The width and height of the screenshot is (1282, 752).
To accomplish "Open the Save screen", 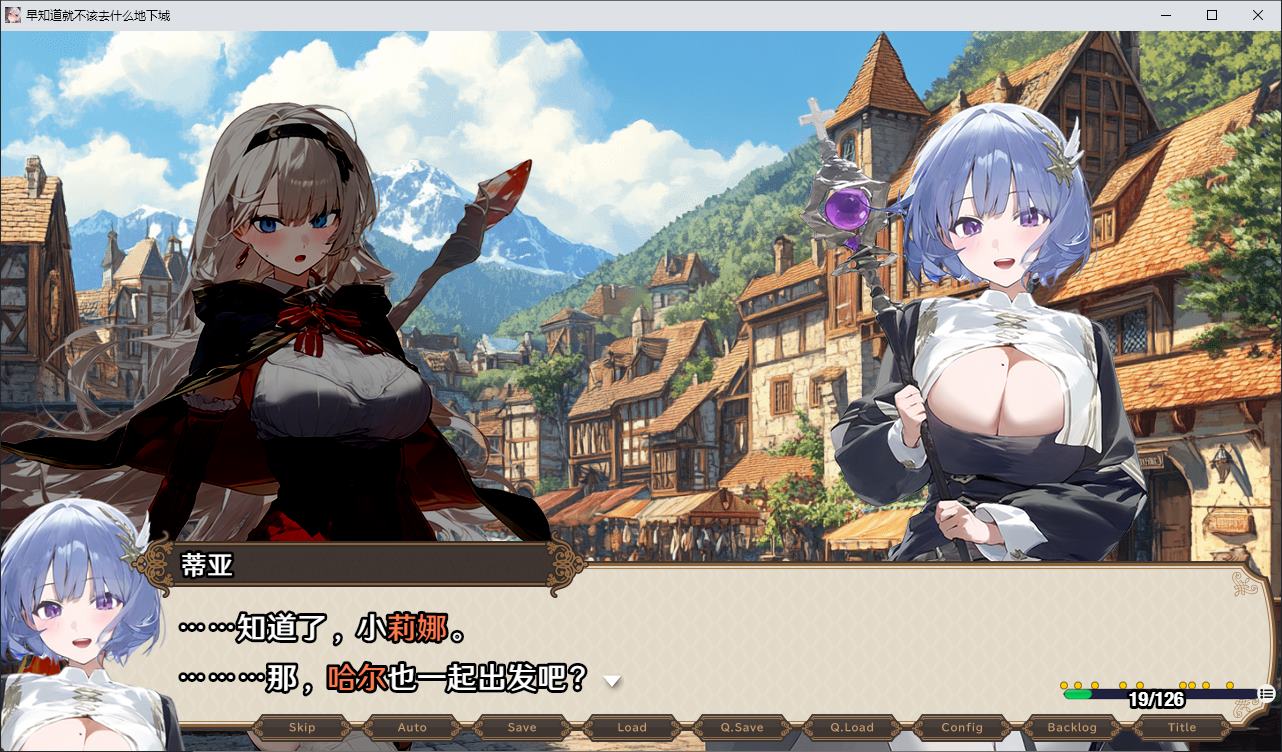I will pos(521,727).
